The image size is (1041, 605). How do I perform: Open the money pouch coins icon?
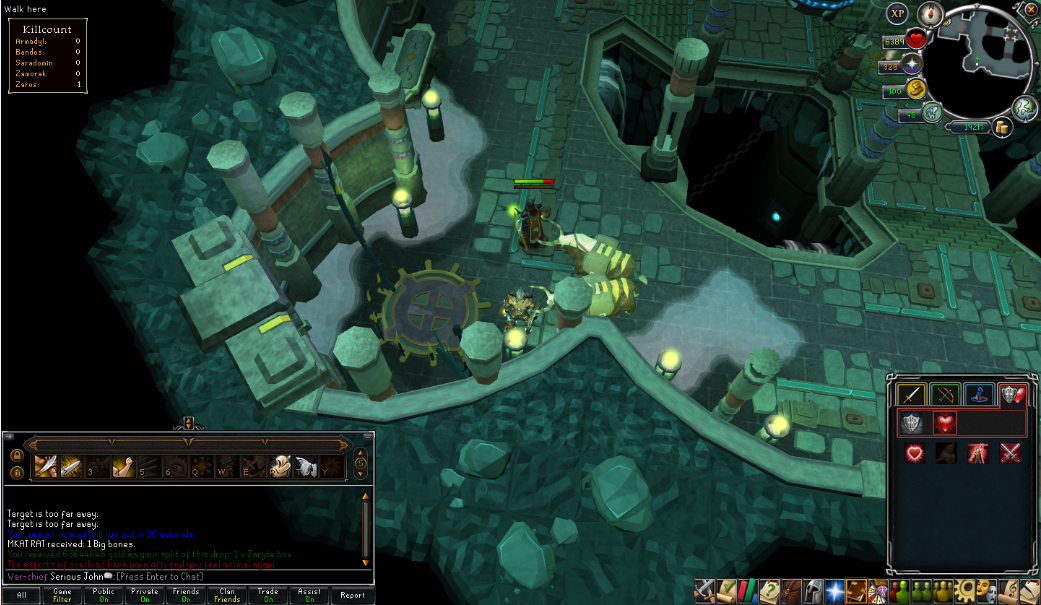[1003, 127]
